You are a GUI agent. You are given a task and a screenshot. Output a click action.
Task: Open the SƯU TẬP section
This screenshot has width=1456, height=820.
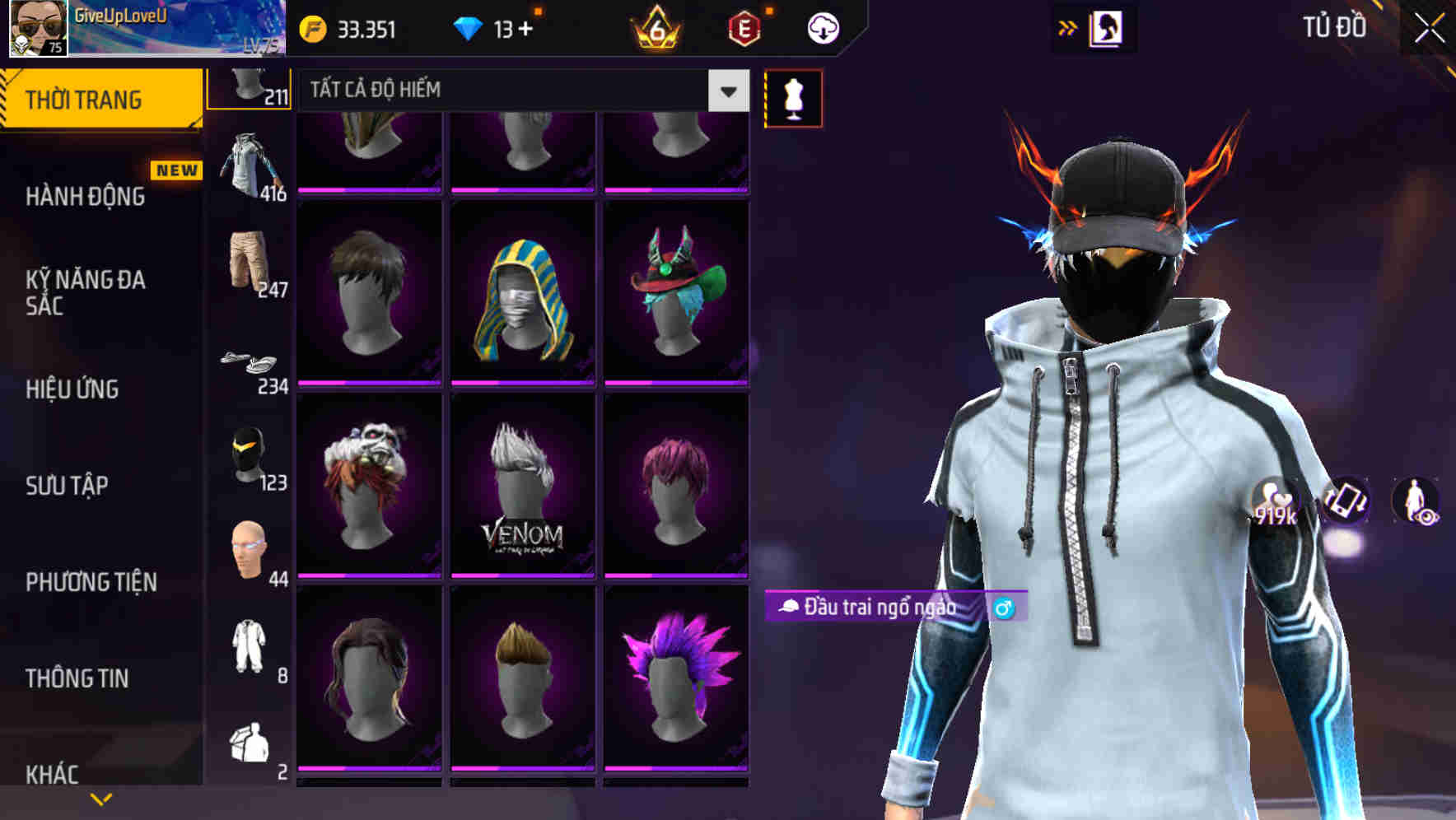[x=66, y=487]
